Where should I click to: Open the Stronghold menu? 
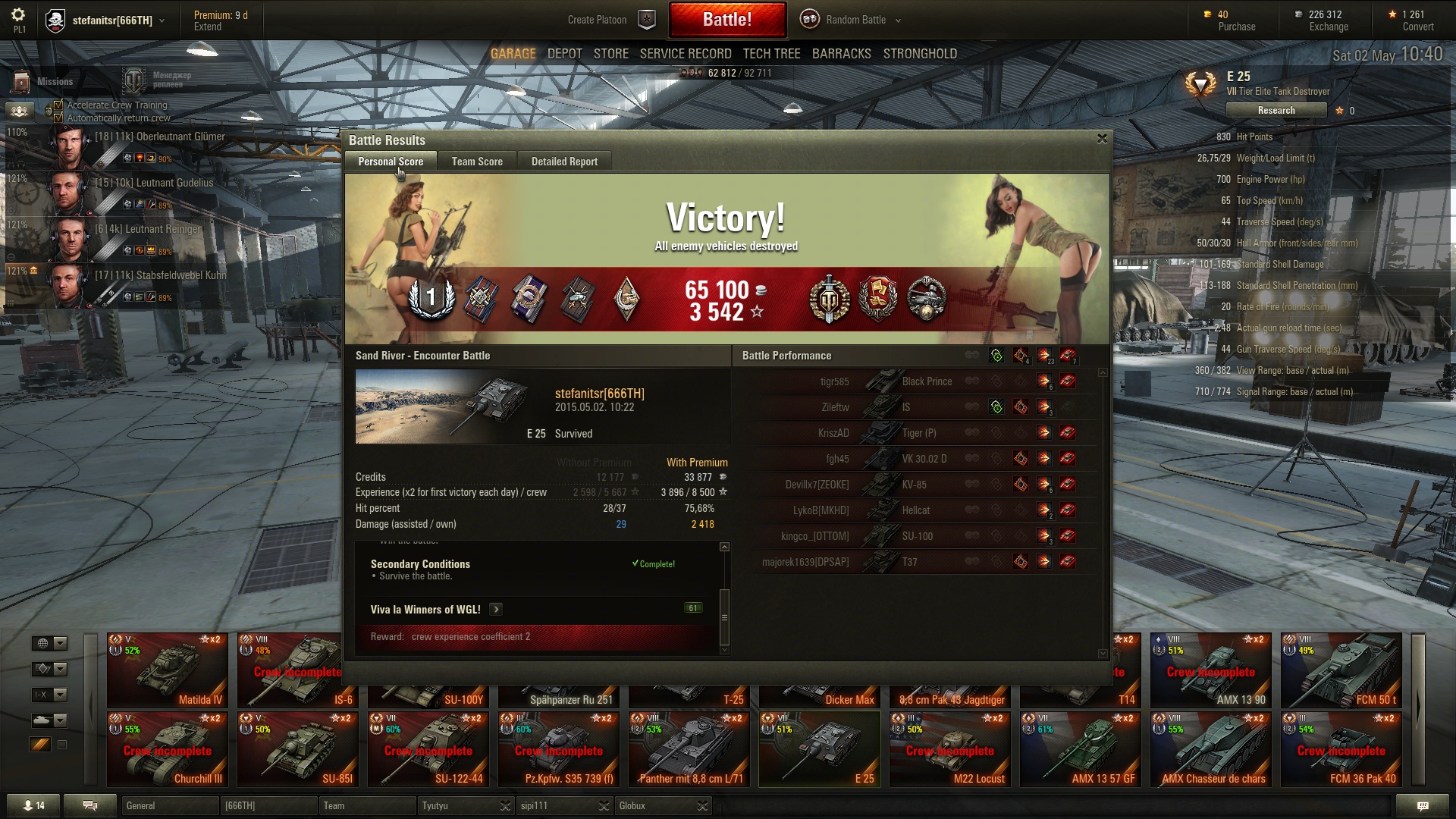(x=920, y=54)
